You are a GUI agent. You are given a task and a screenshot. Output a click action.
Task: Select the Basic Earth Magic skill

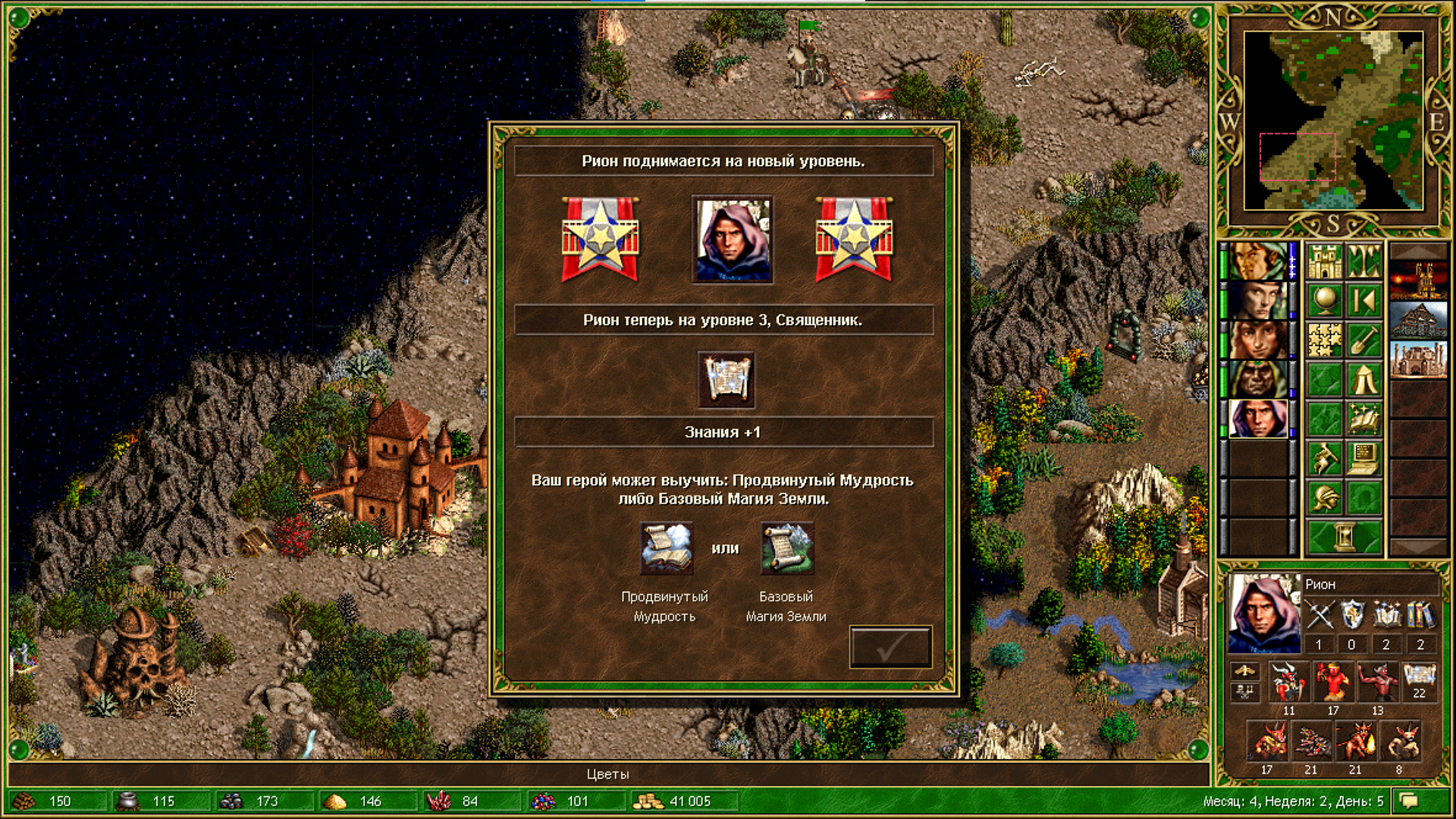pyautogui.click(x=786, y=548)
